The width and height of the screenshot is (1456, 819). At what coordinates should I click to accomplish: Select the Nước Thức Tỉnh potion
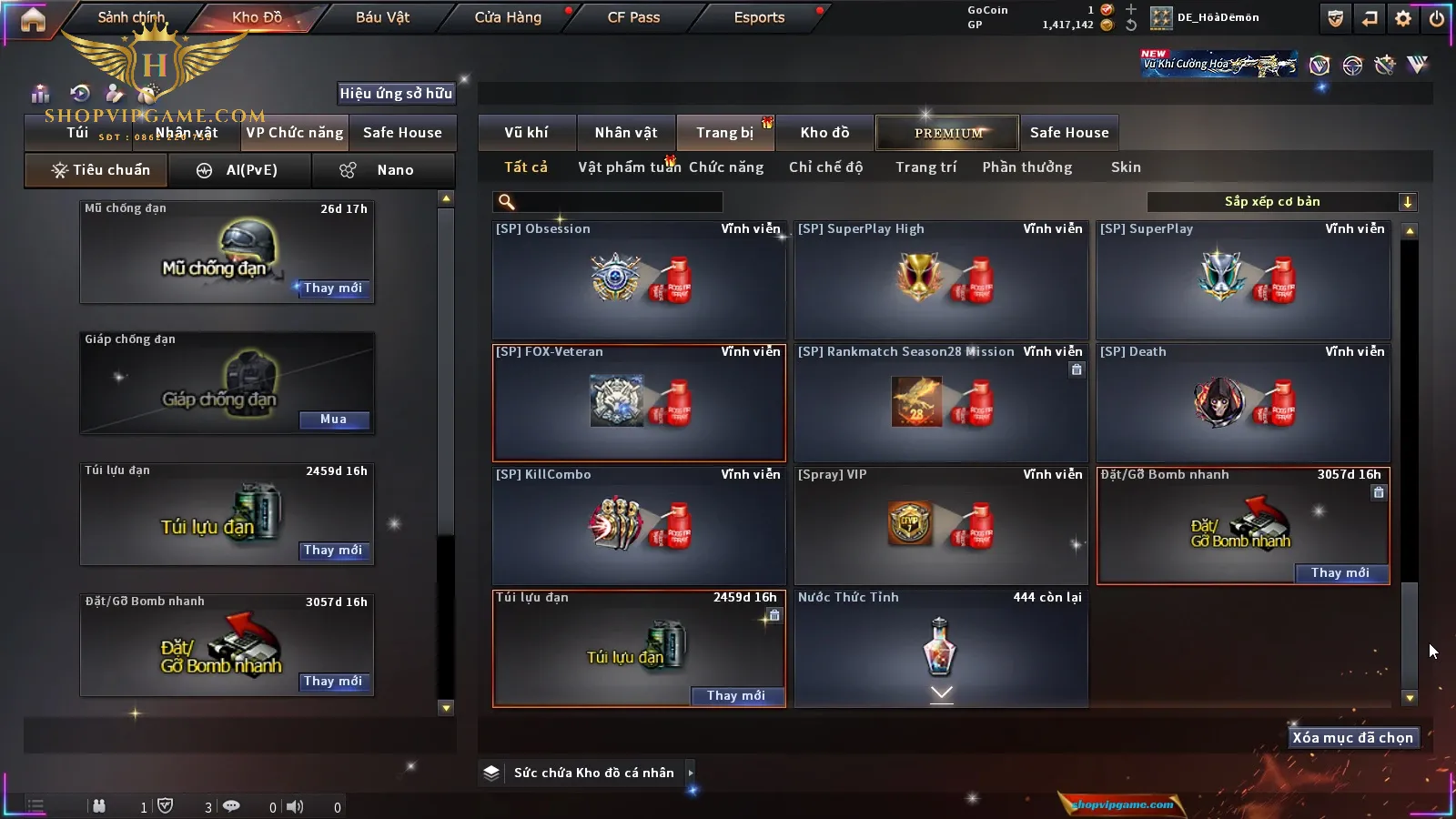pos(941,648)
